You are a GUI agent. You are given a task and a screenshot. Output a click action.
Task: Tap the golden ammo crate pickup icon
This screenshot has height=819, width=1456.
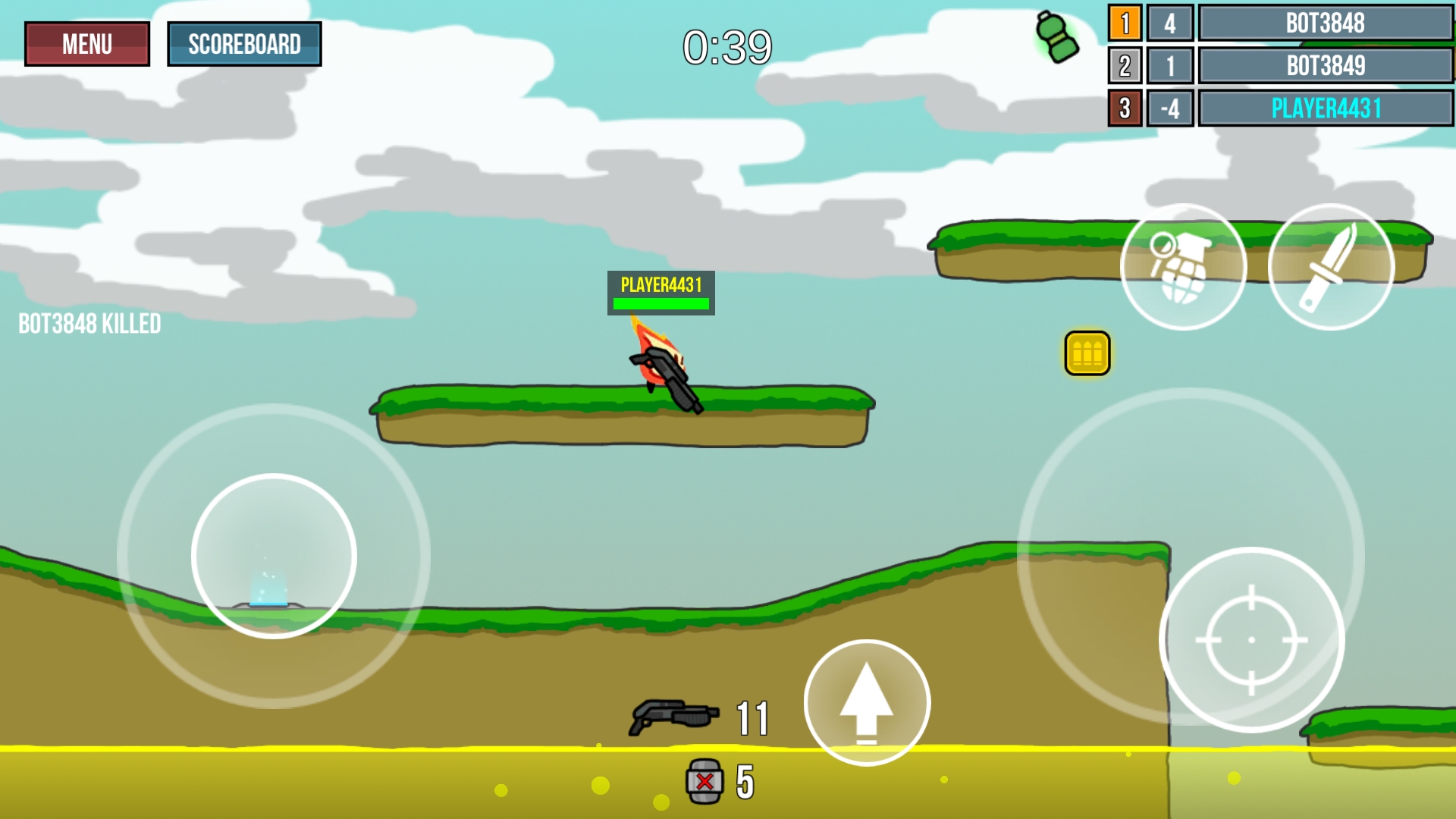tap(1087, 351)
